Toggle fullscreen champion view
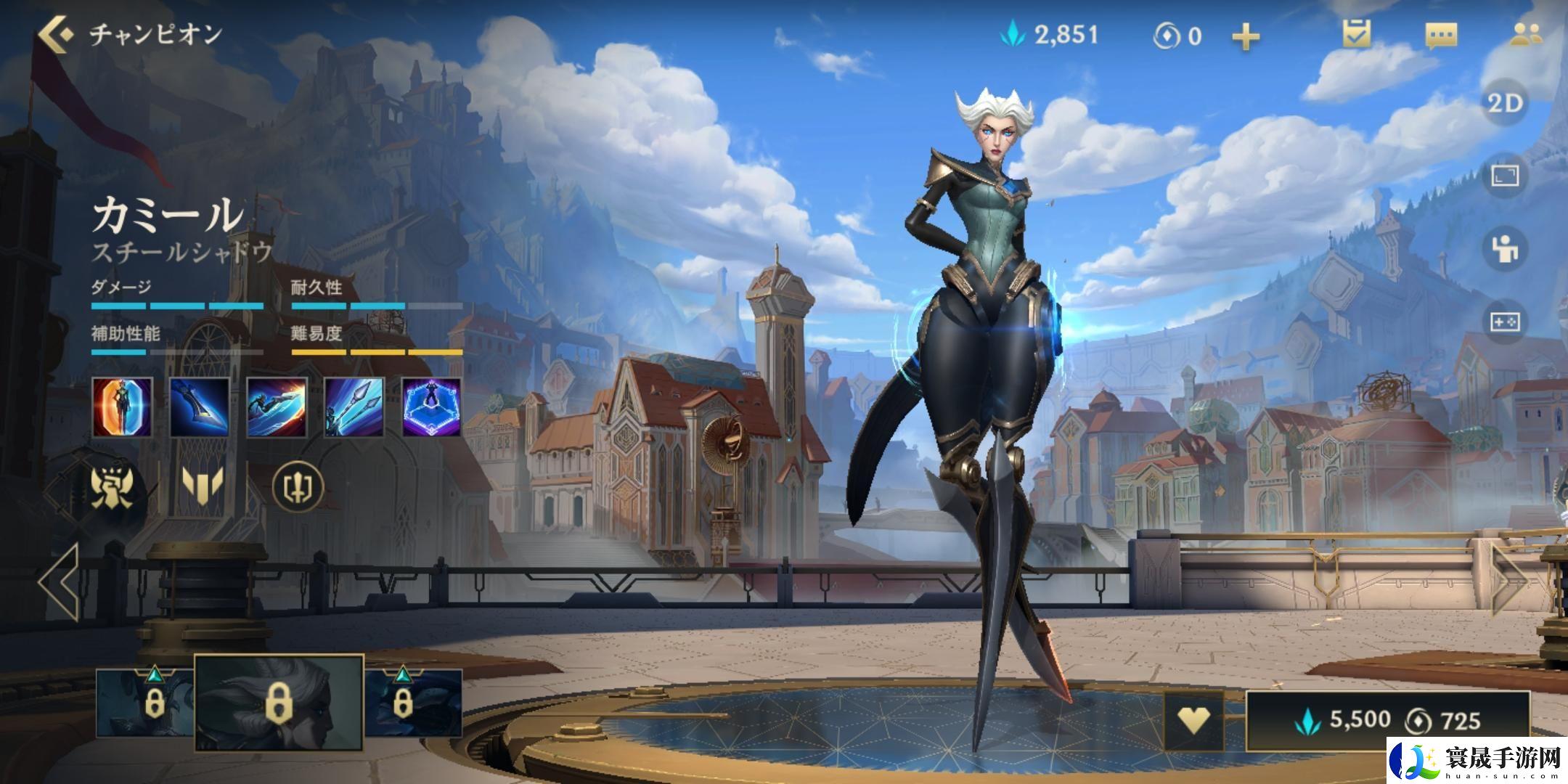Viewport: 1568px width, 784px height. coord(1506,176)
